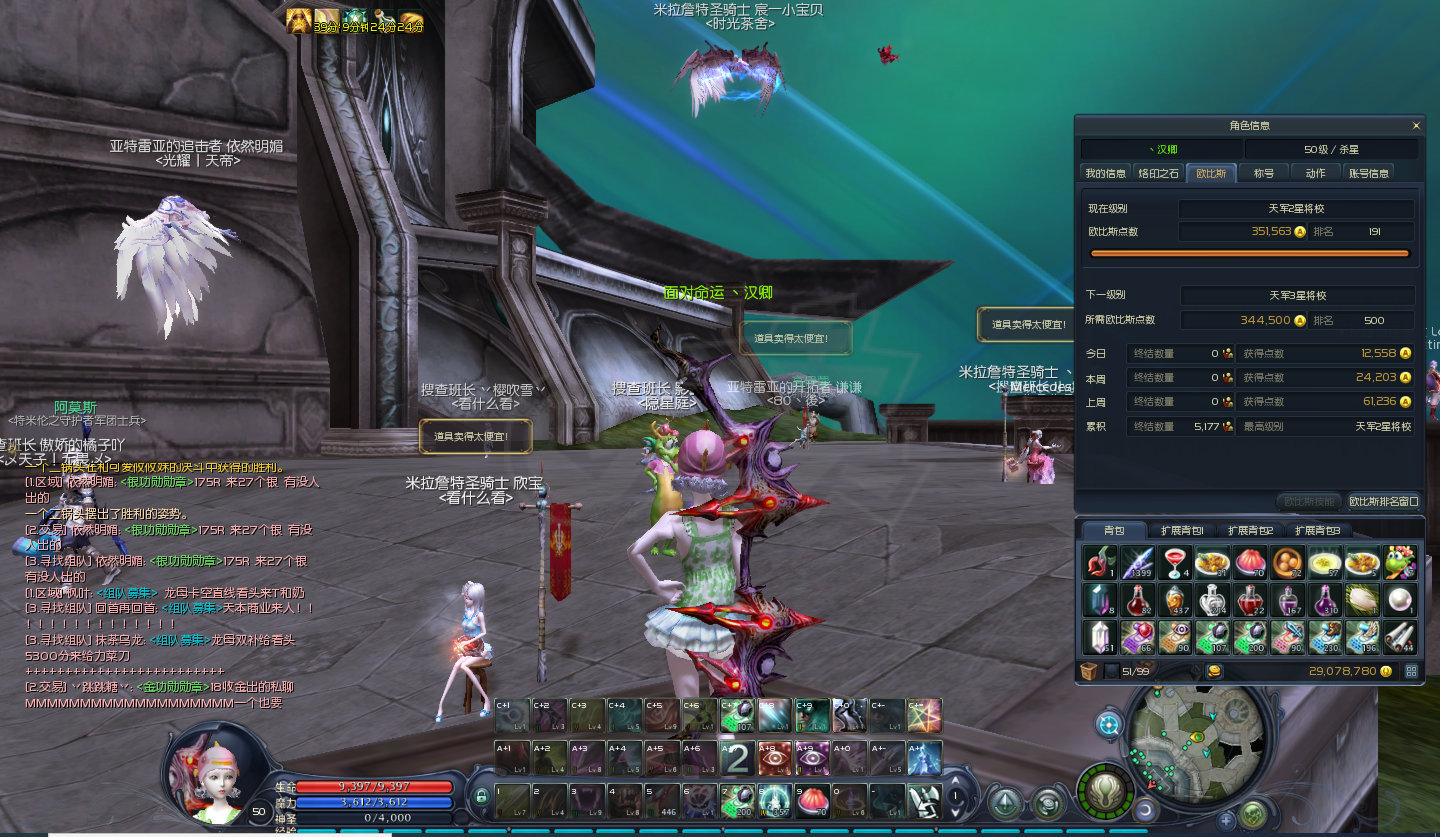Image resolution: width=1440 pixels, height=837 pixels.
Task: Switch to the 我的信息 tab
Action: tap(1106, 173)
